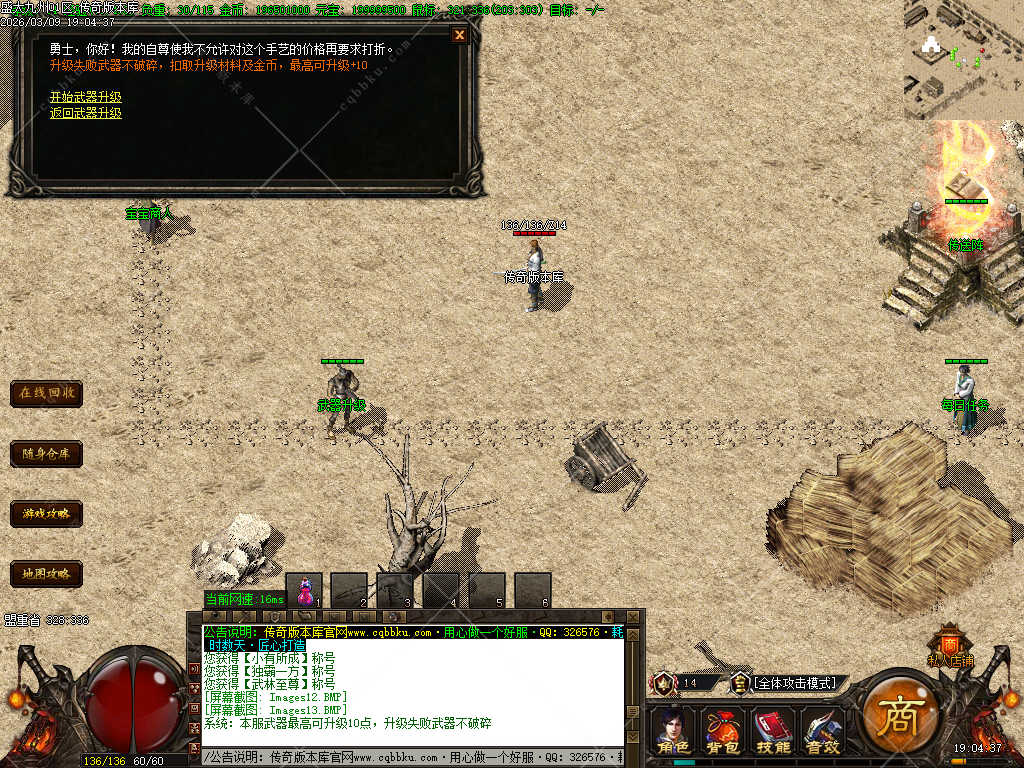Choose 开始武器升级 in the dialog
The height and width of the screenshot is (768, 1024).
pyautogui.click(x=86, y=97)
